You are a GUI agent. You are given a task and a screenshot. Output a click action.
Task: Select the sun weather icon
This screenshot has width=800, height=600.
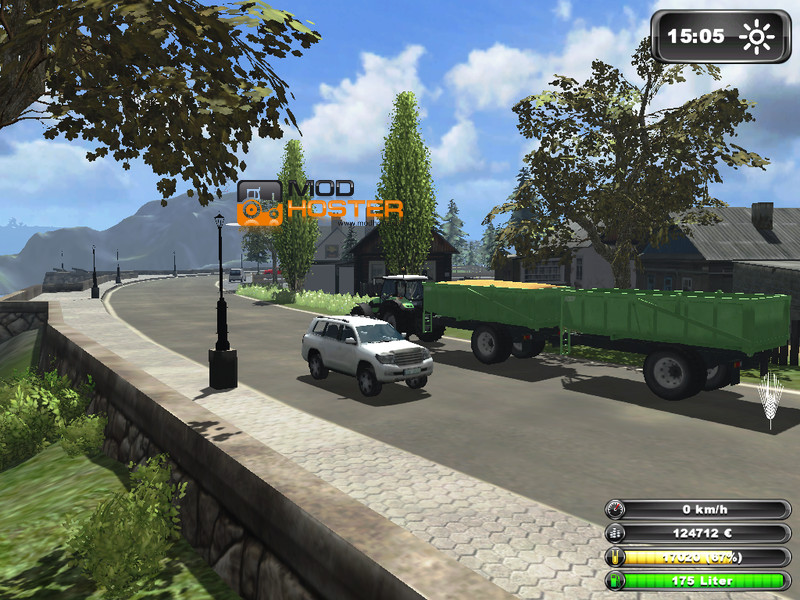pos(757,37)
